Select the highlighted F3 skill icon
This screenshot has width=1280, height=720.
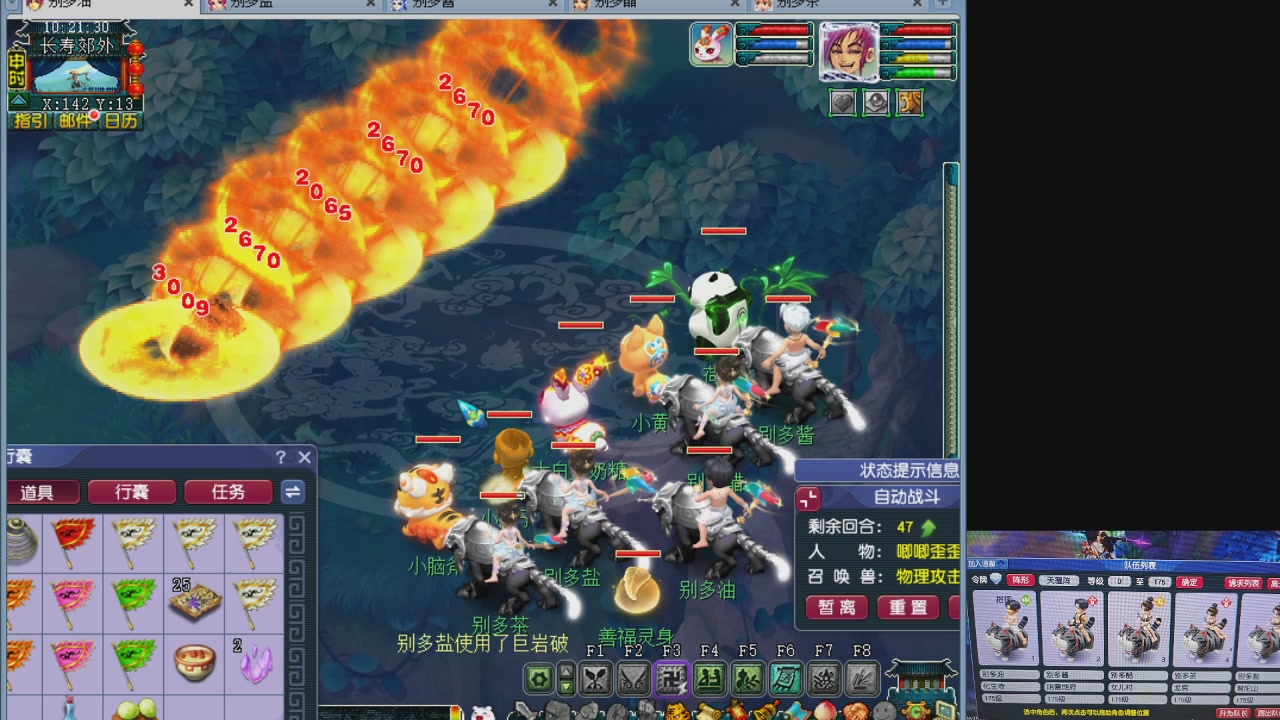coord(670,678)
